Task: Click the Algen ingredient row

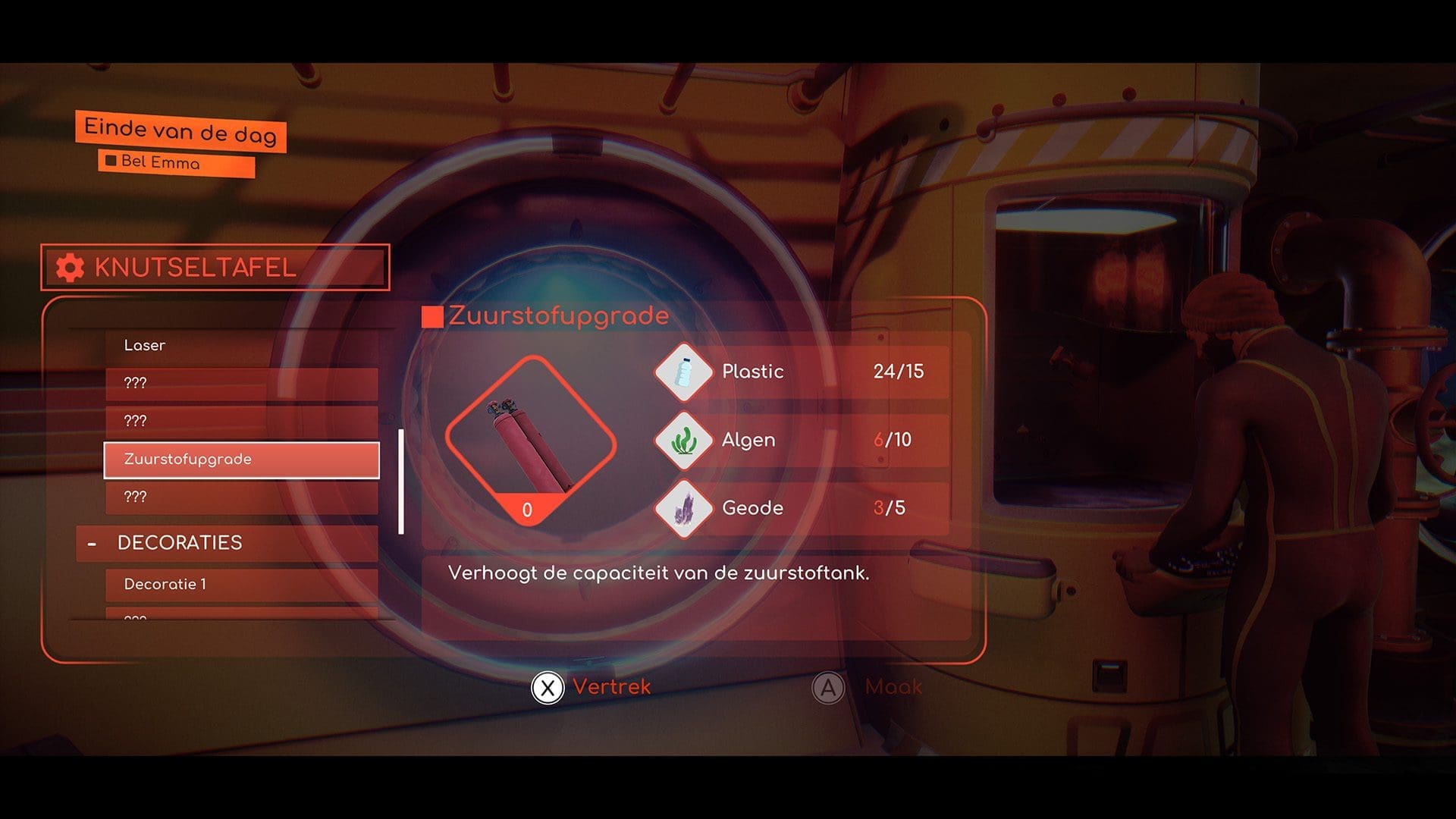Action: tap(802, 440)
